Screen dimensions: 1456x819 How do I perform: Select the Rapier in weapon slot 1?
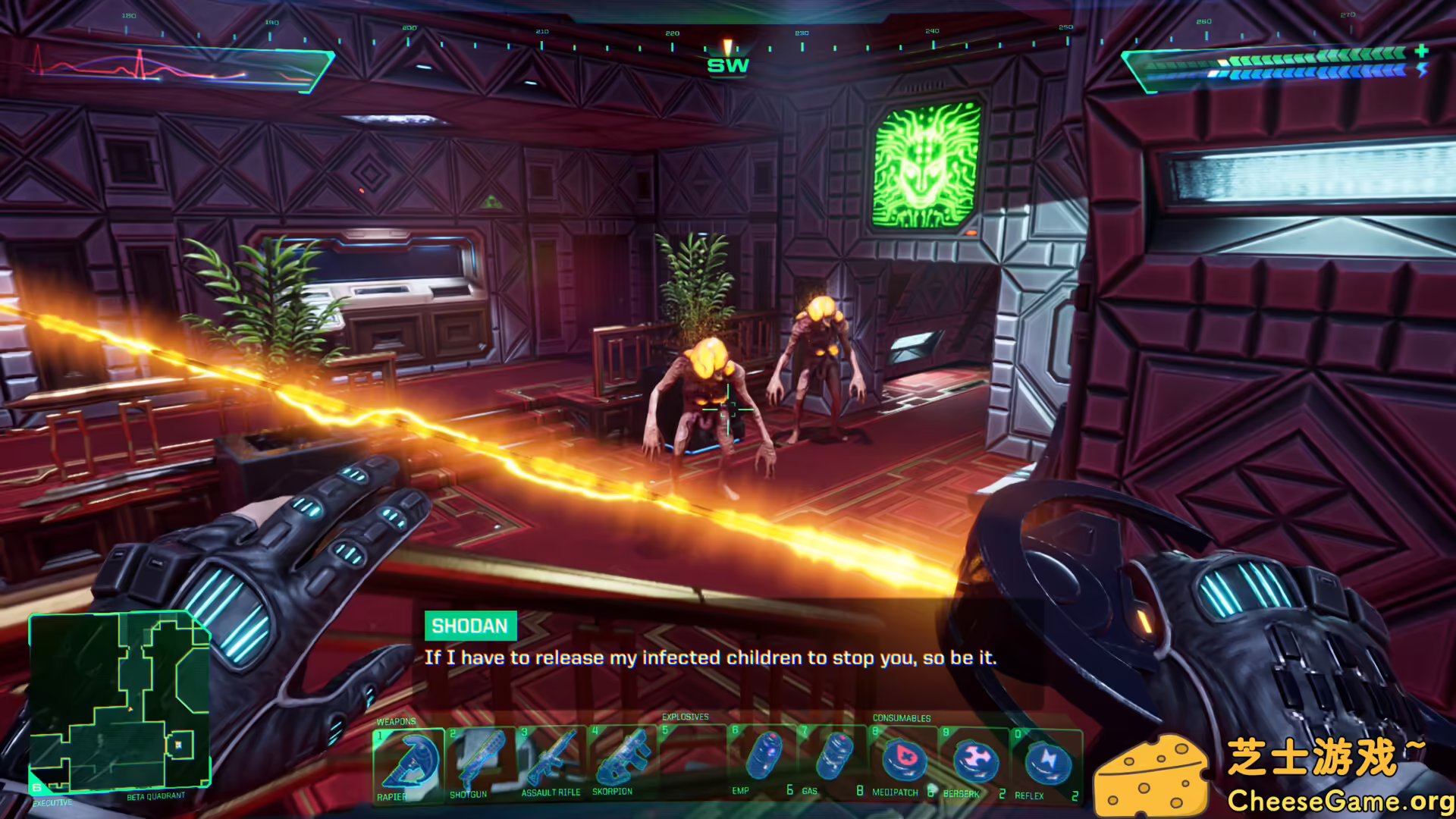(x=409, y=762)
